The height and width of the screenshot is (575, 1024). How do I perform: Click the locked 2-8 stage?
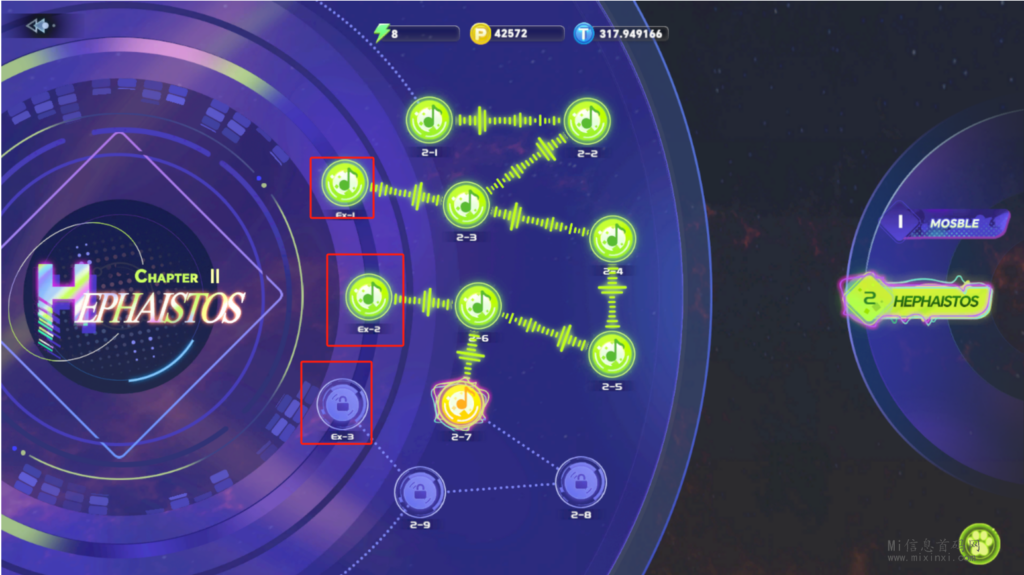tap(580, 481)
